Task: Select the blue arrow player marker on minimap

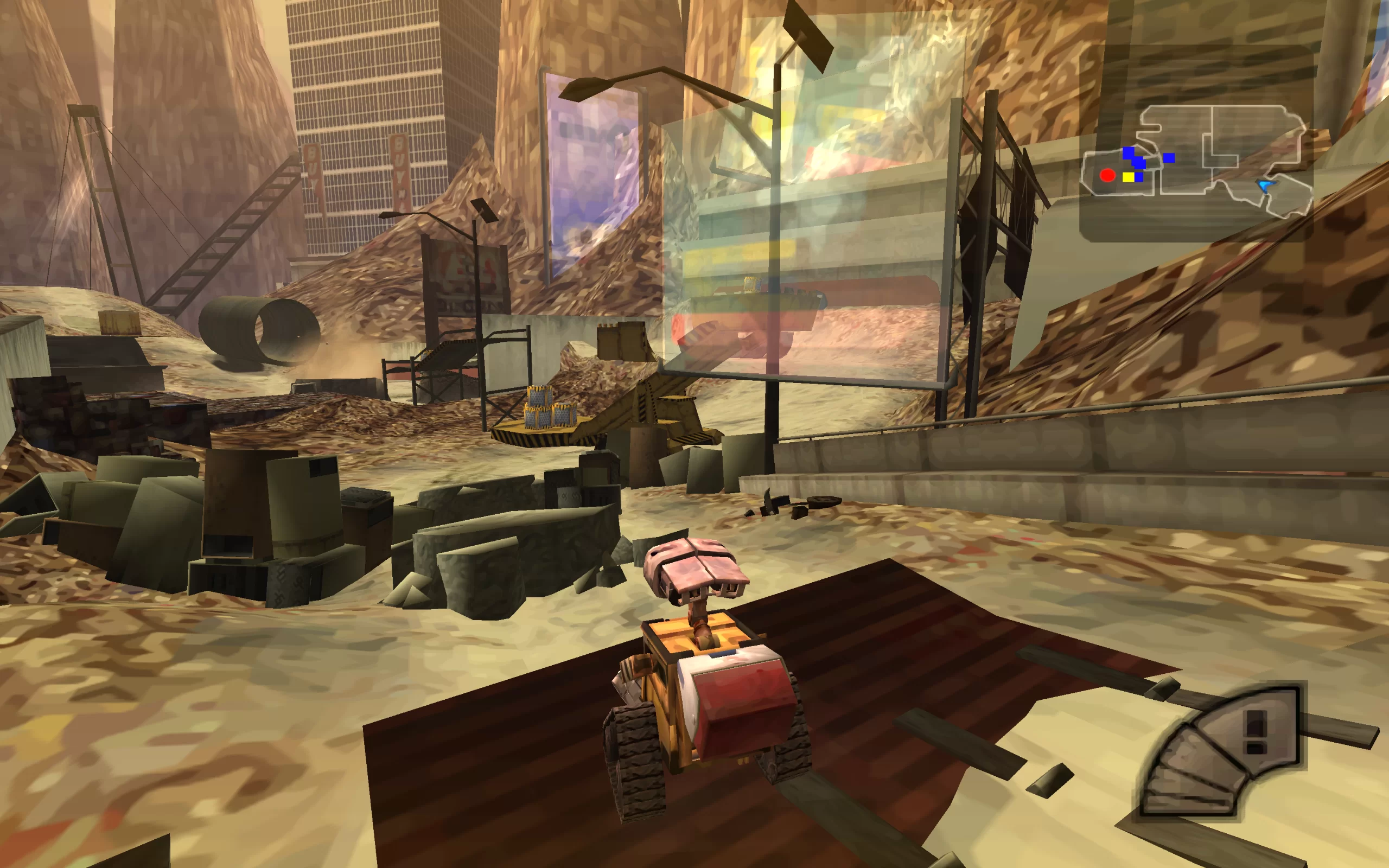Action: [x=1265, y=185]
